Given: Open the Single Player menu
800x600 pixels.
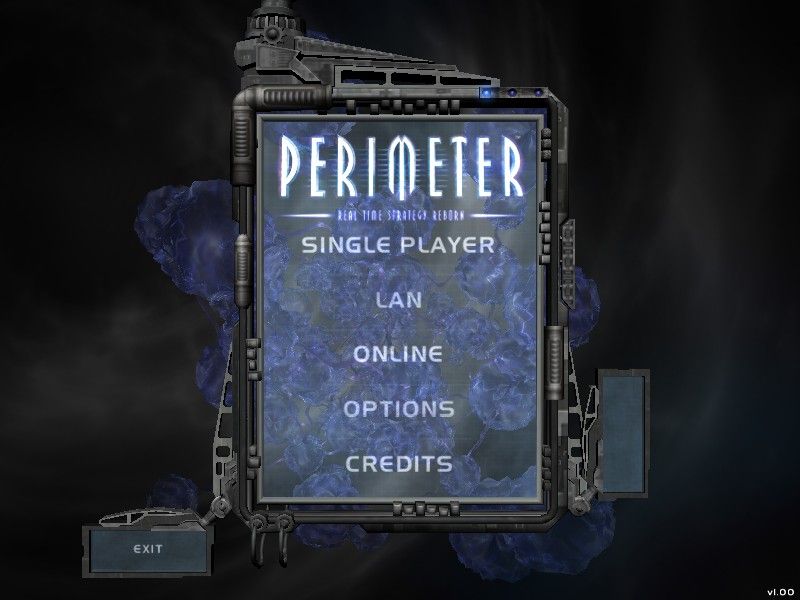Looking at the screenshot, I should [398, 244].
